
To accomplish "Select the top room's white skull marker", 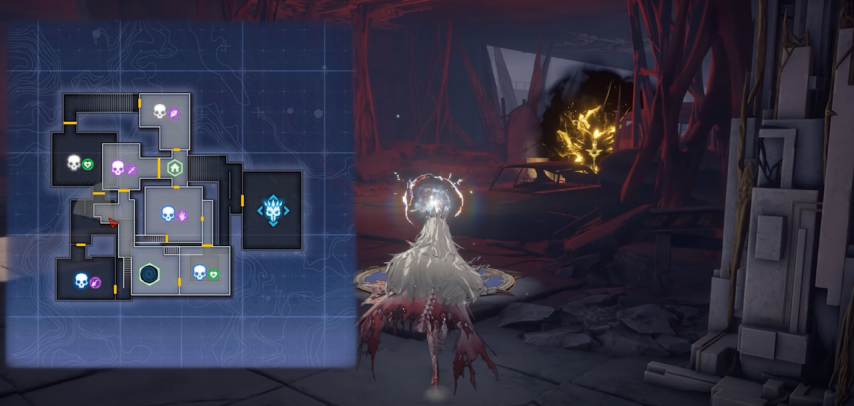I will coord(159,111).
